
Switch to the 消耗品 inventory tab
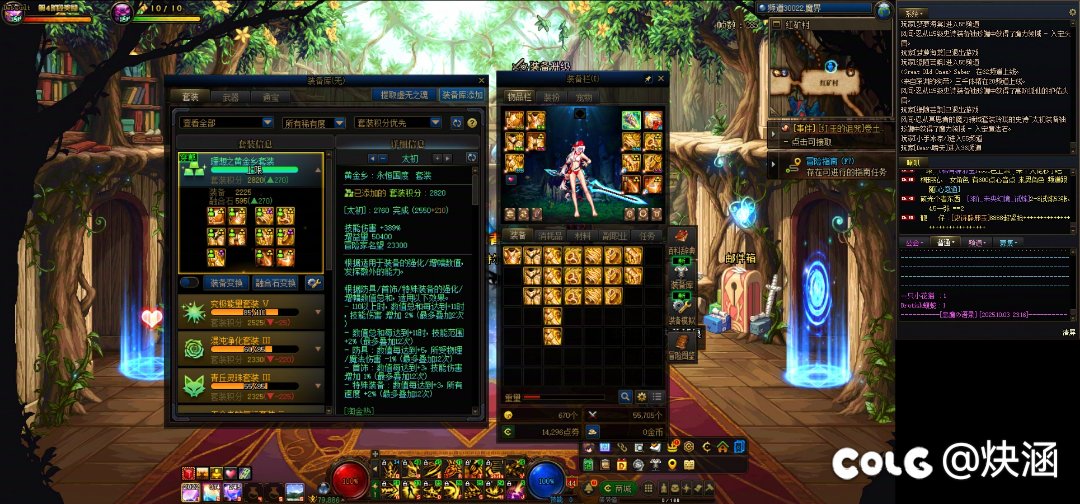pos(549,235)
